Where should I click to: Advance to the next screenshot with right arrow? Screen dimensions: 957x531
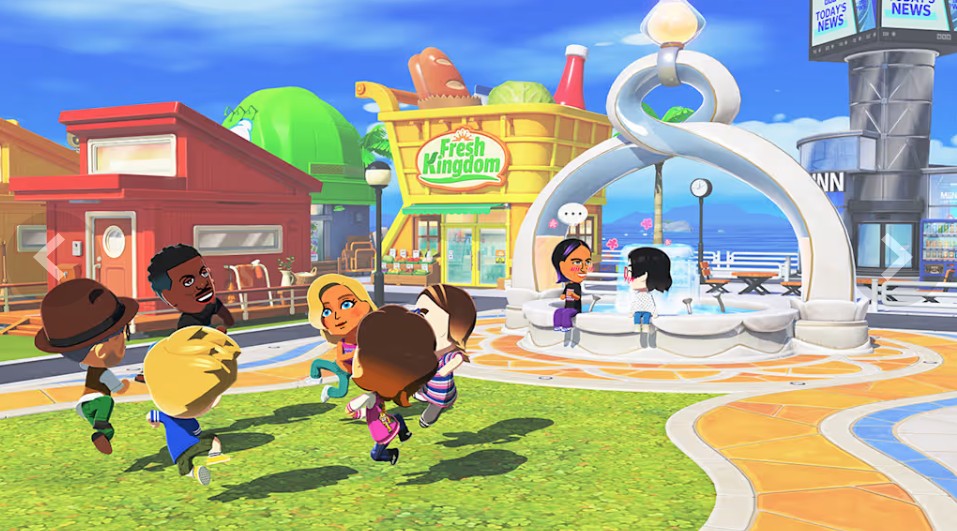pos(896,257)
